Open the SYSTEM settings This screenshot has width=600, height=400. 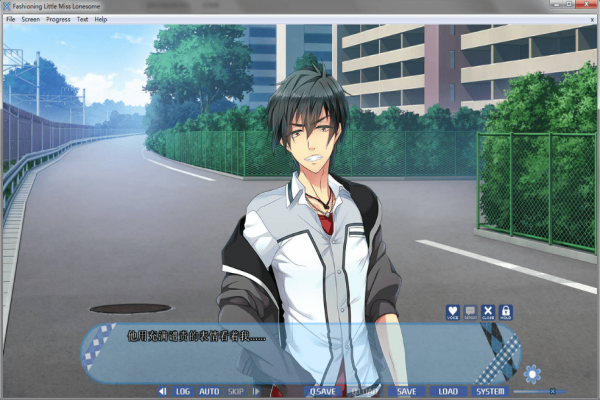click(490, 391)
